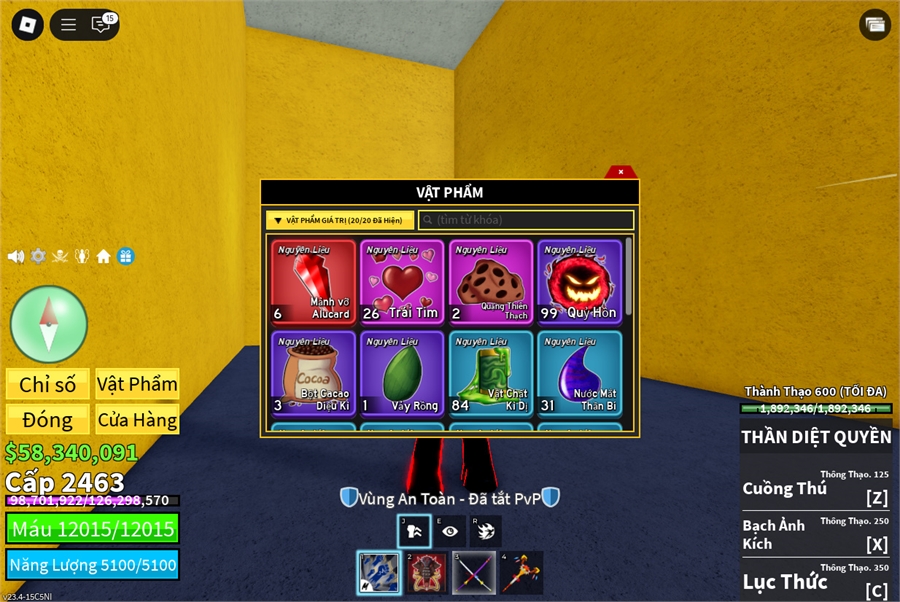
Task: Click the Đóng button
Action: pyautogui.click(x=48, y=419)
